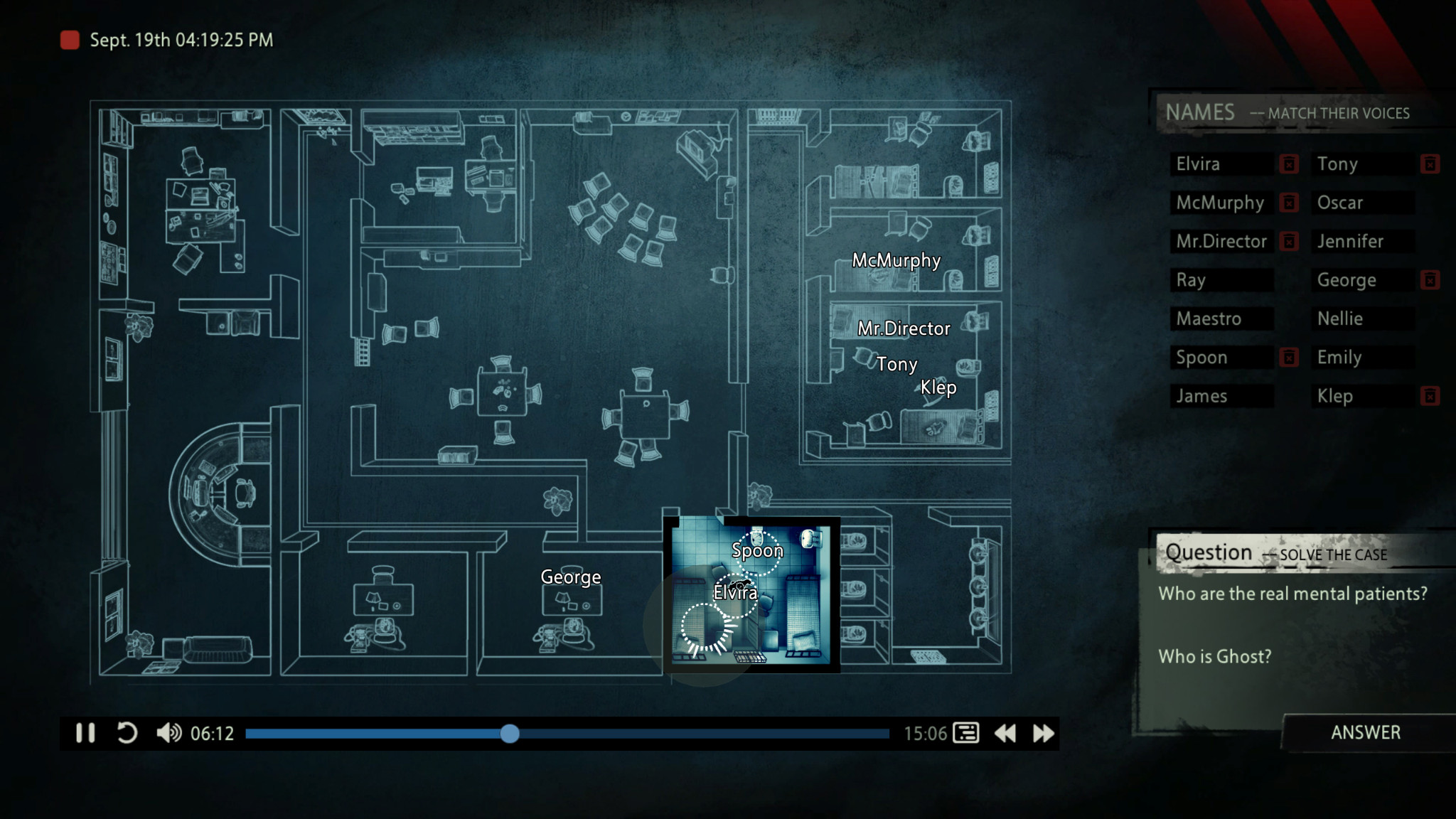Click the George label on the map
Image resolution: width=1456 pixels, height=819 pixels.
(x=570, y=577)
